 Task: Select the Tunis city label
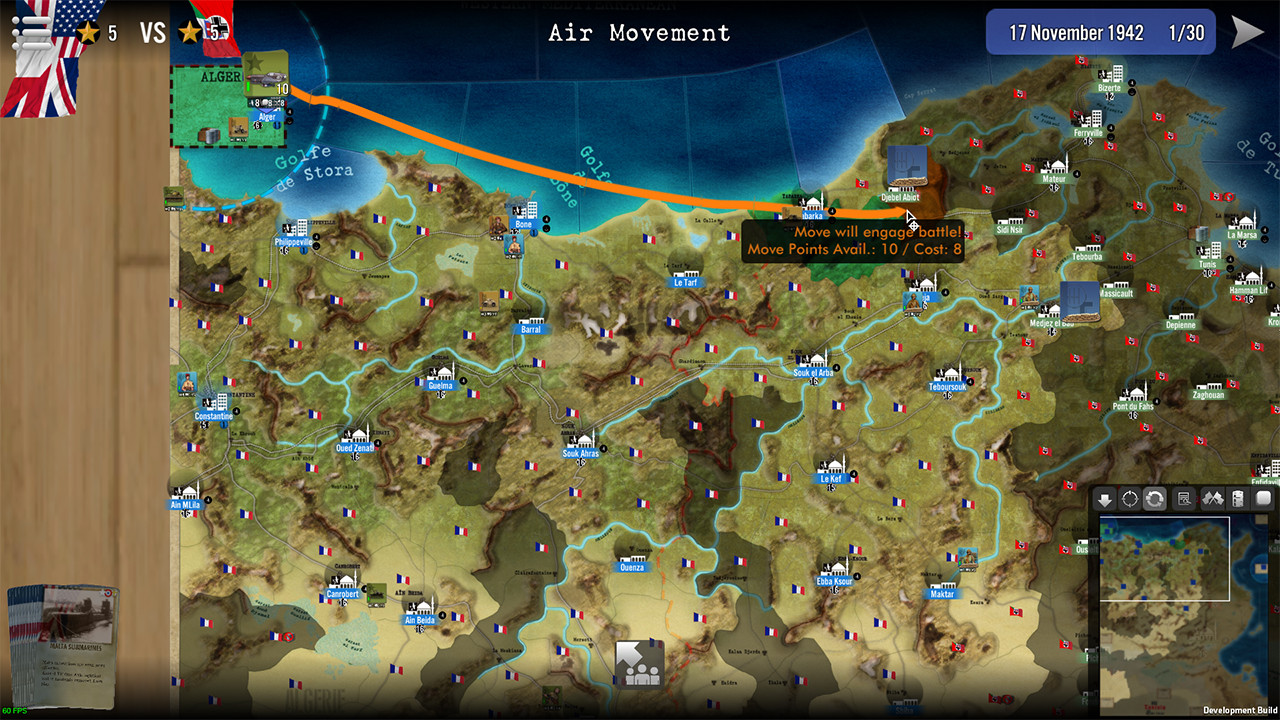(1206, 265)
